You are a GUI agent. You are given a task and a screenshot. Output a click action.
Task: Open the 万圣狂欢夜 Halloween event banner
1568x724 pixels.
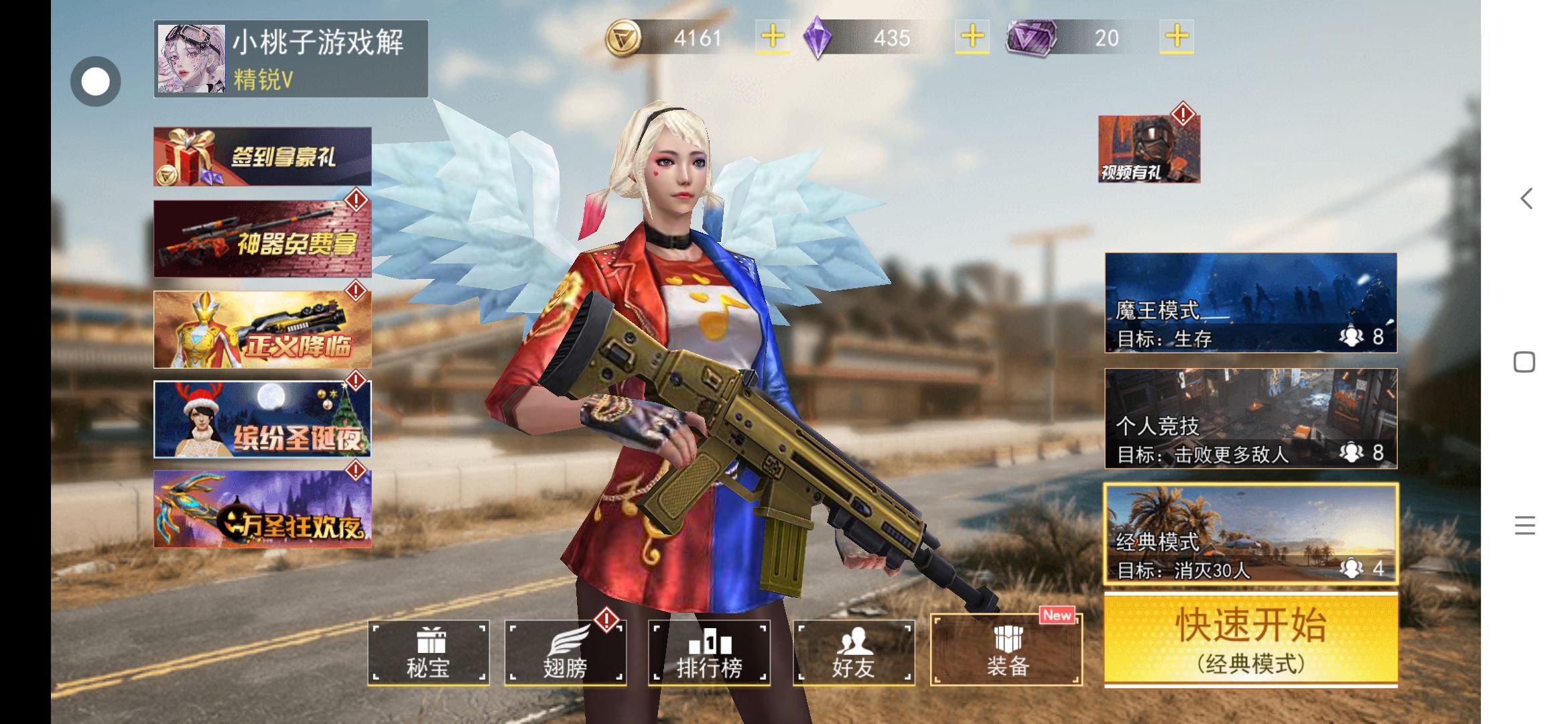(x=263, y=509)
